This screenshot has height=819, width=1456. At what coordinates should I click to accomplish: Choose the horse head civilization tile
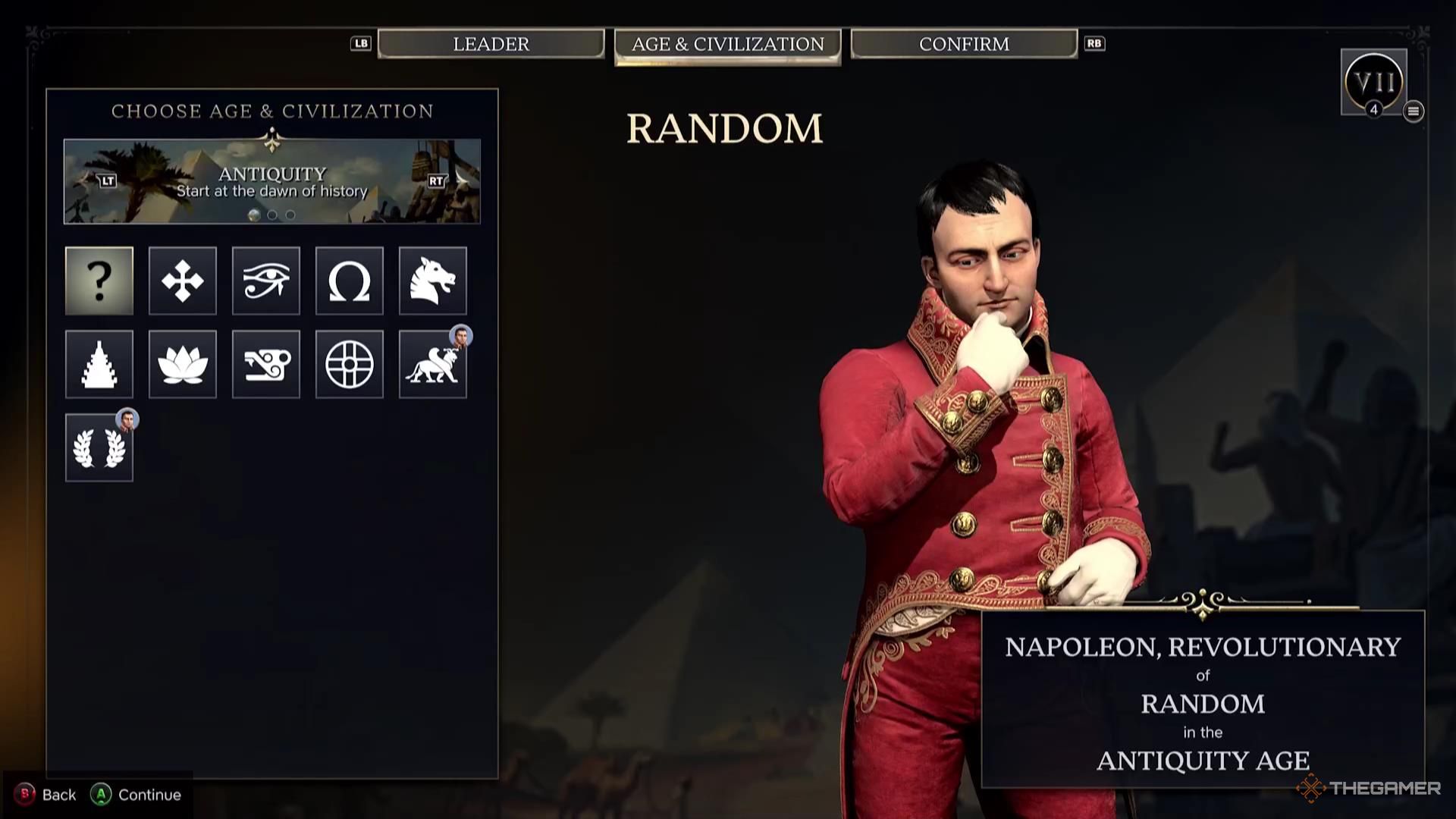[433, 281]
